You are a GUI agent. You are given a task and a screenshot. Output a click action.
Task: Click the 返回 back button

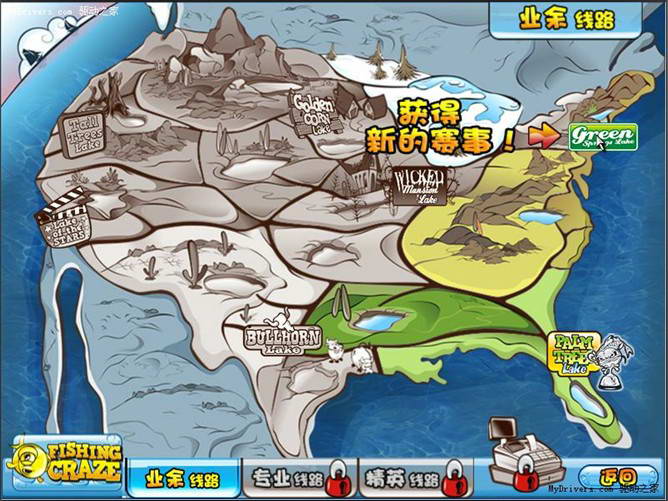[x=616, y=476]
